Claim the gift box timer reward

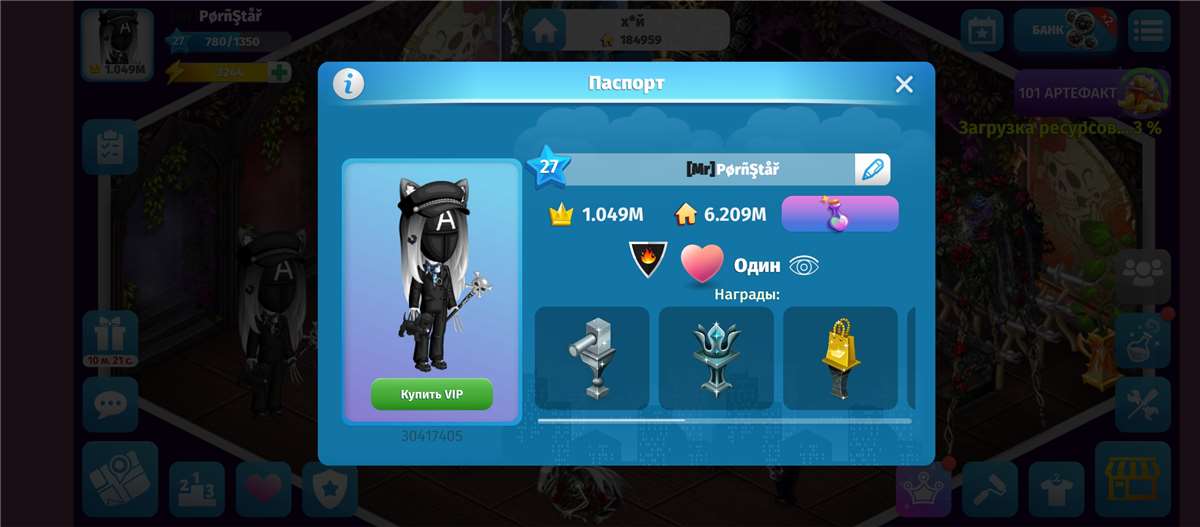tap(110, 336)
